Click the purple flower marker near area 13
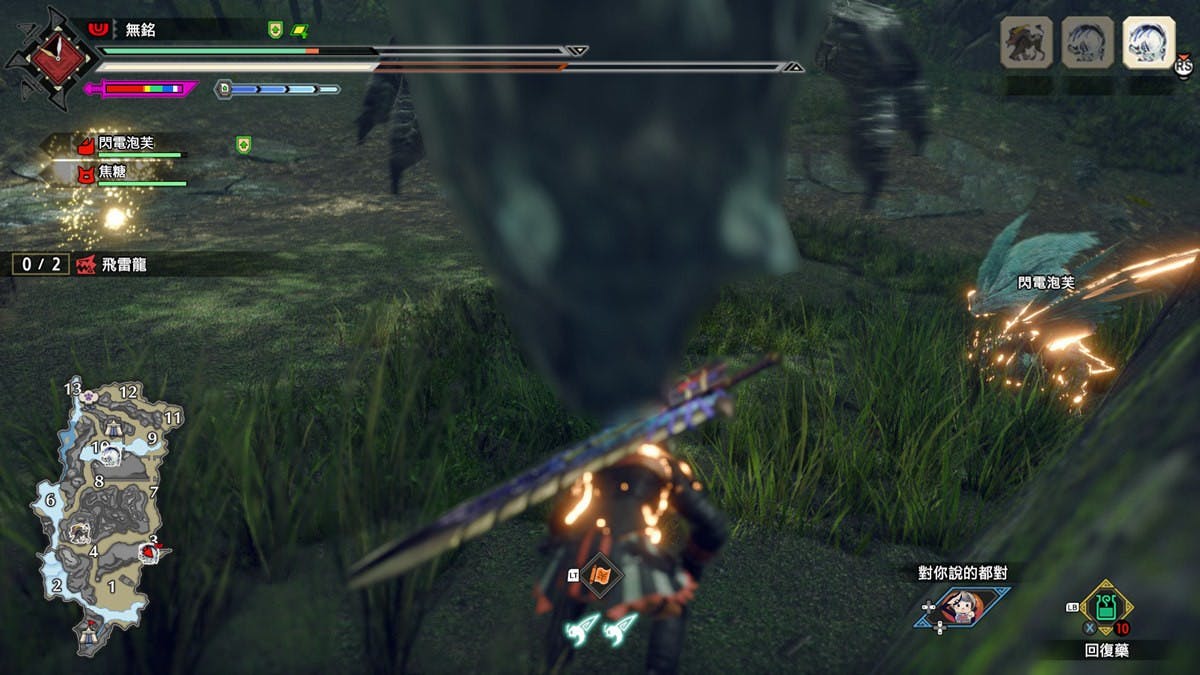This screenshot has width=1200, height=675. [x=90, y=396]
